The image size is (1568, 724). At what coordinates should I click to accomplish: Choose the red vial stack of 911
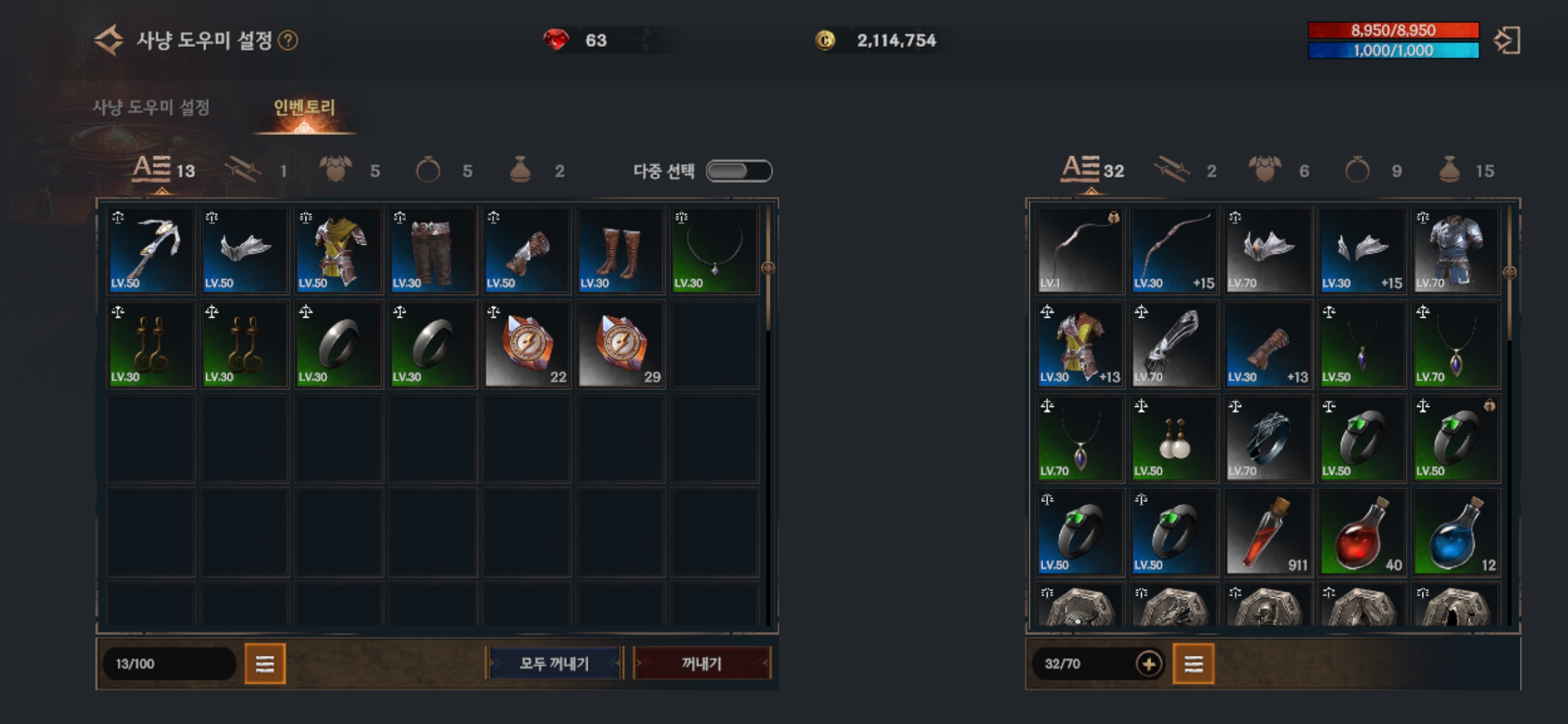coord(1268,532)
